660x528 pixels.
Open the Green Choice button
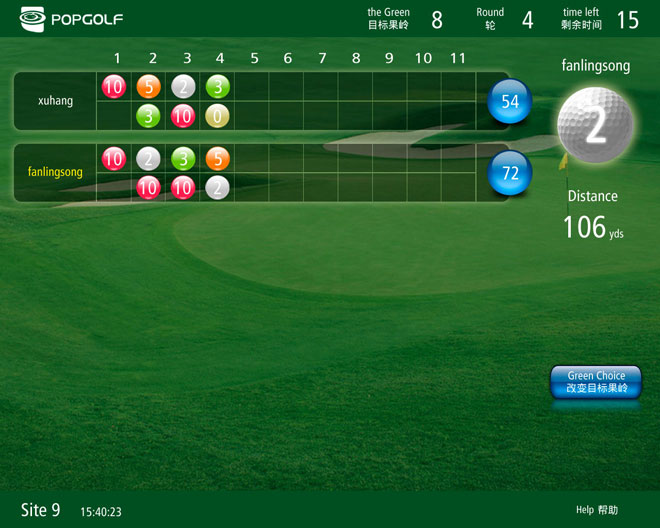click(596, 382)
